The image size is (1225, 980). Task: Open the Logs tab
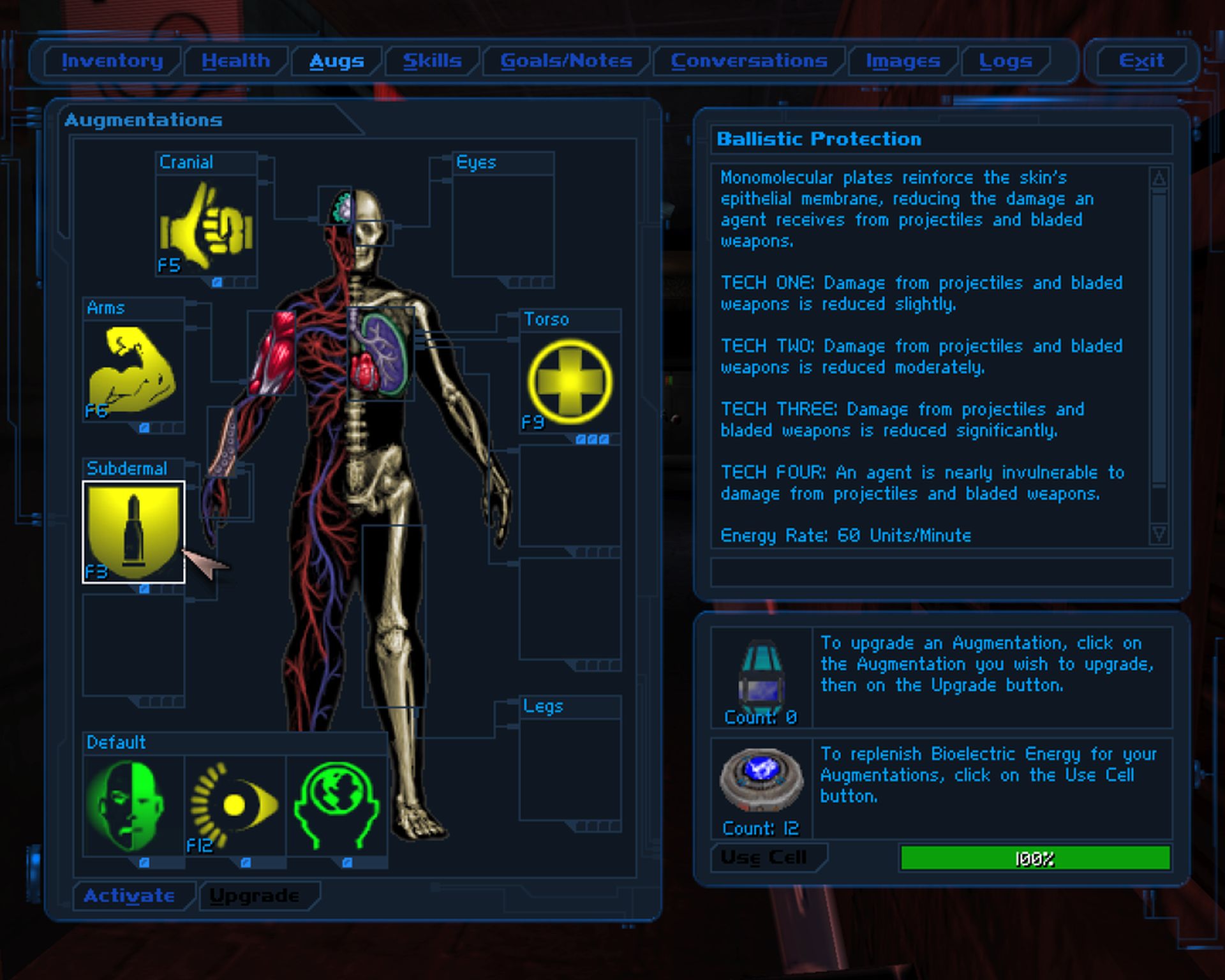click(1006, 61)
